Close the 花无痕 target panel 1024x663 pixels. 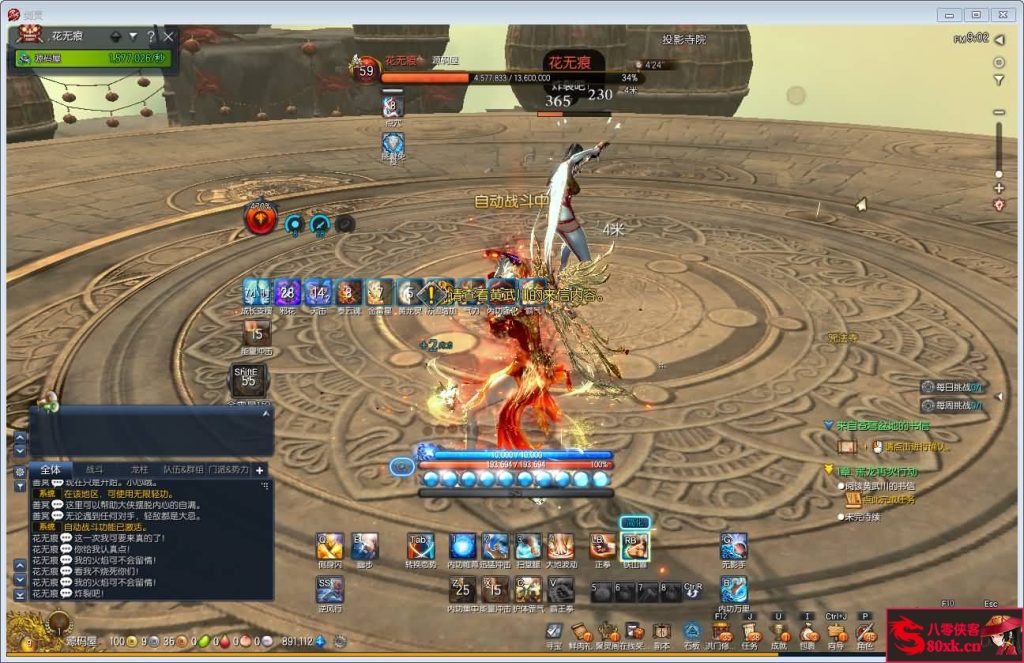[169, 37]
